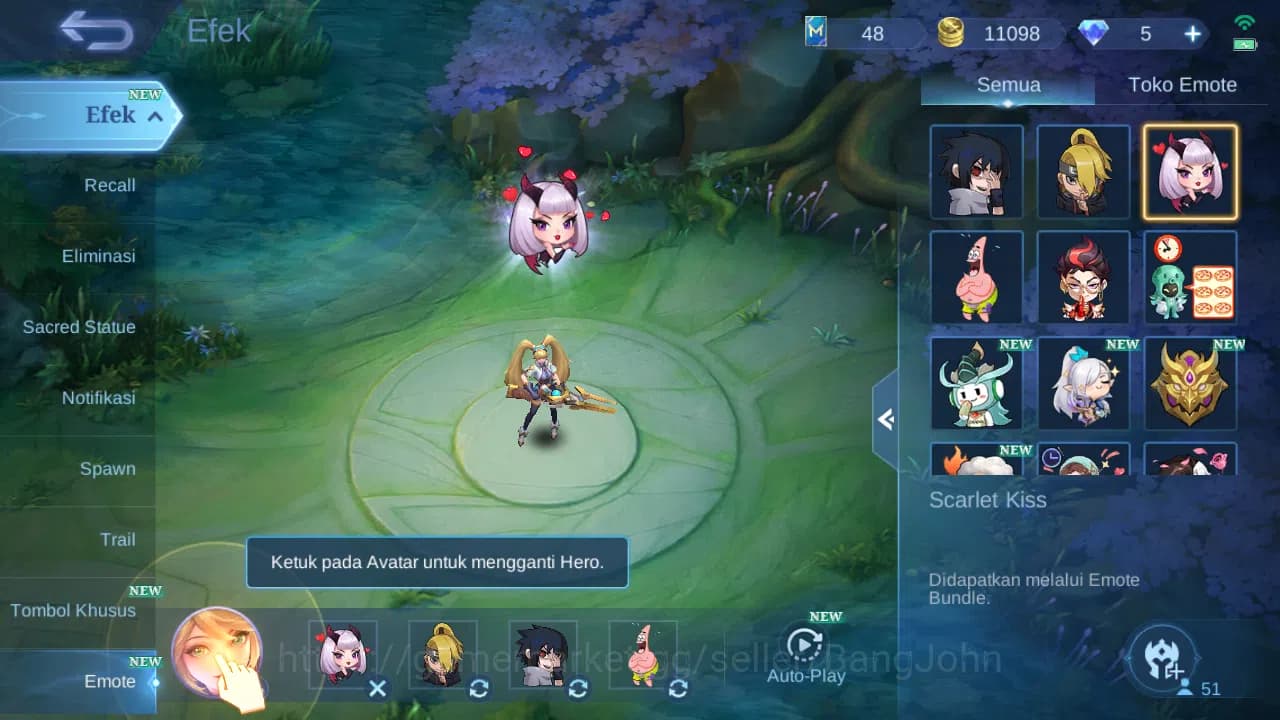Select the Scarlet Kiss emote thumbnail
This screenshot has width=1280, height=720.
click(1189, 172)
